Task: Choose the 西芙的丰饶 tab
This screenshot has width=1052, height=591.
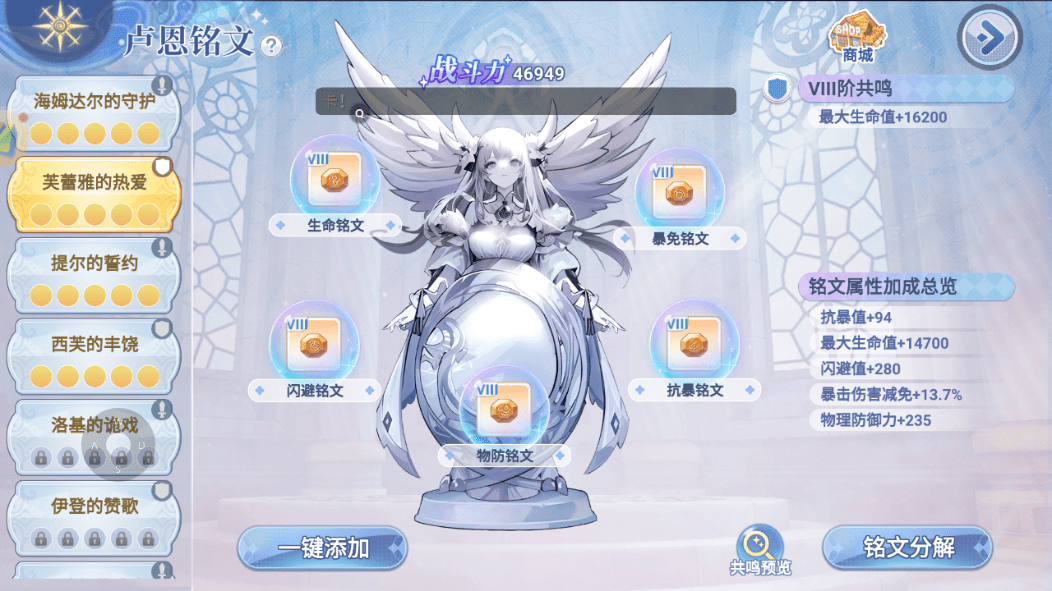Action: click(x=94, y=358)
